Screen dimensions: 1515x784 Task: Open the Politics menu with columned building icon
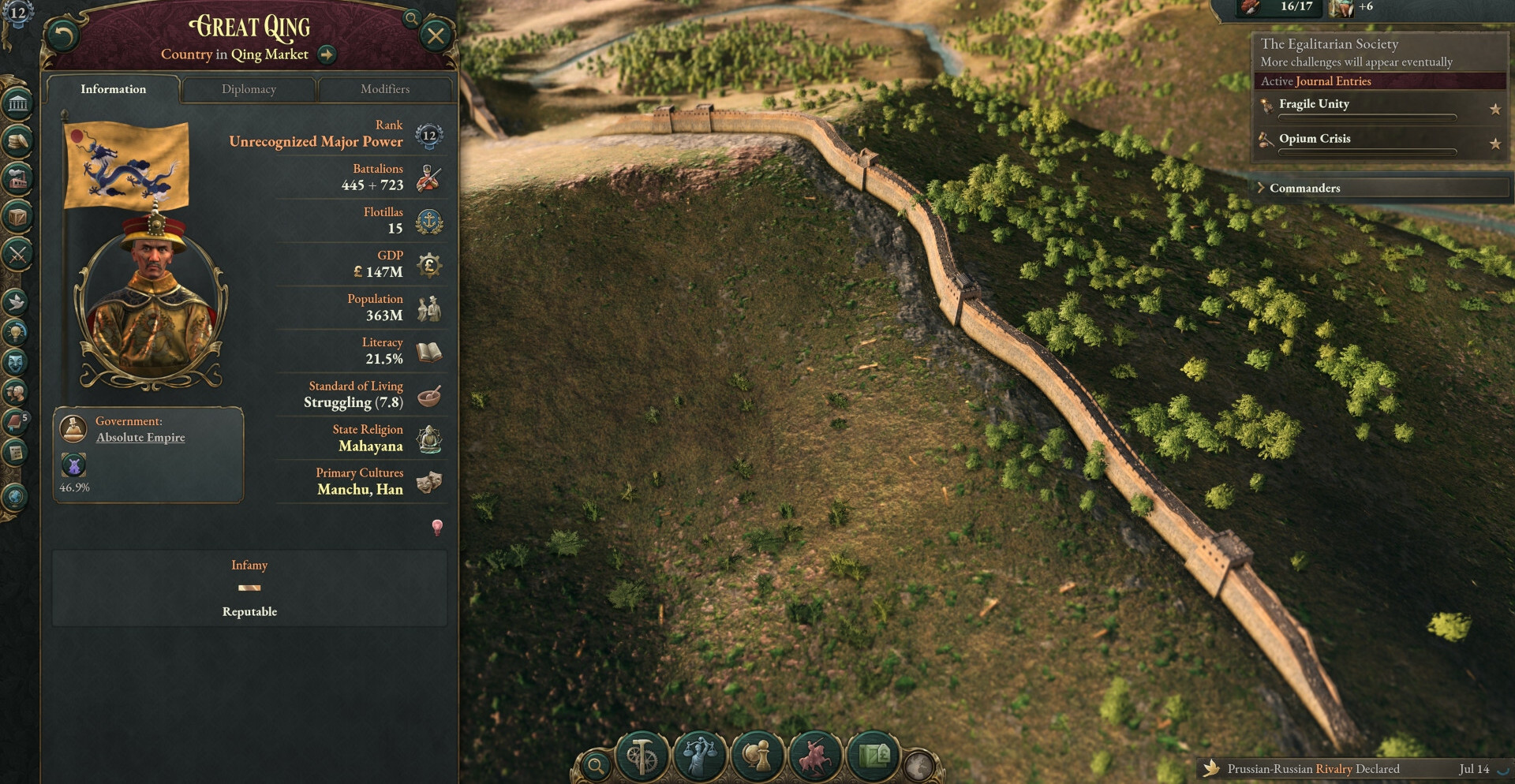[x=17, y=103]
